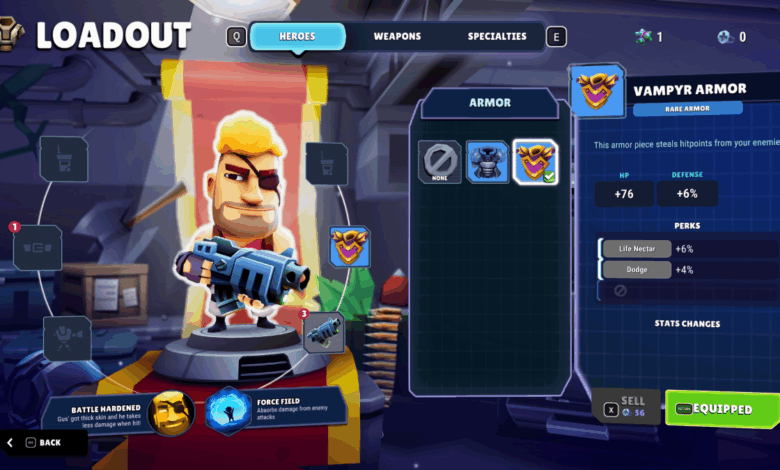The width and height of the screenshot is (780, 470).
Task: Select the None armor option
Action: pyautogui.click(x=439, y=162)
